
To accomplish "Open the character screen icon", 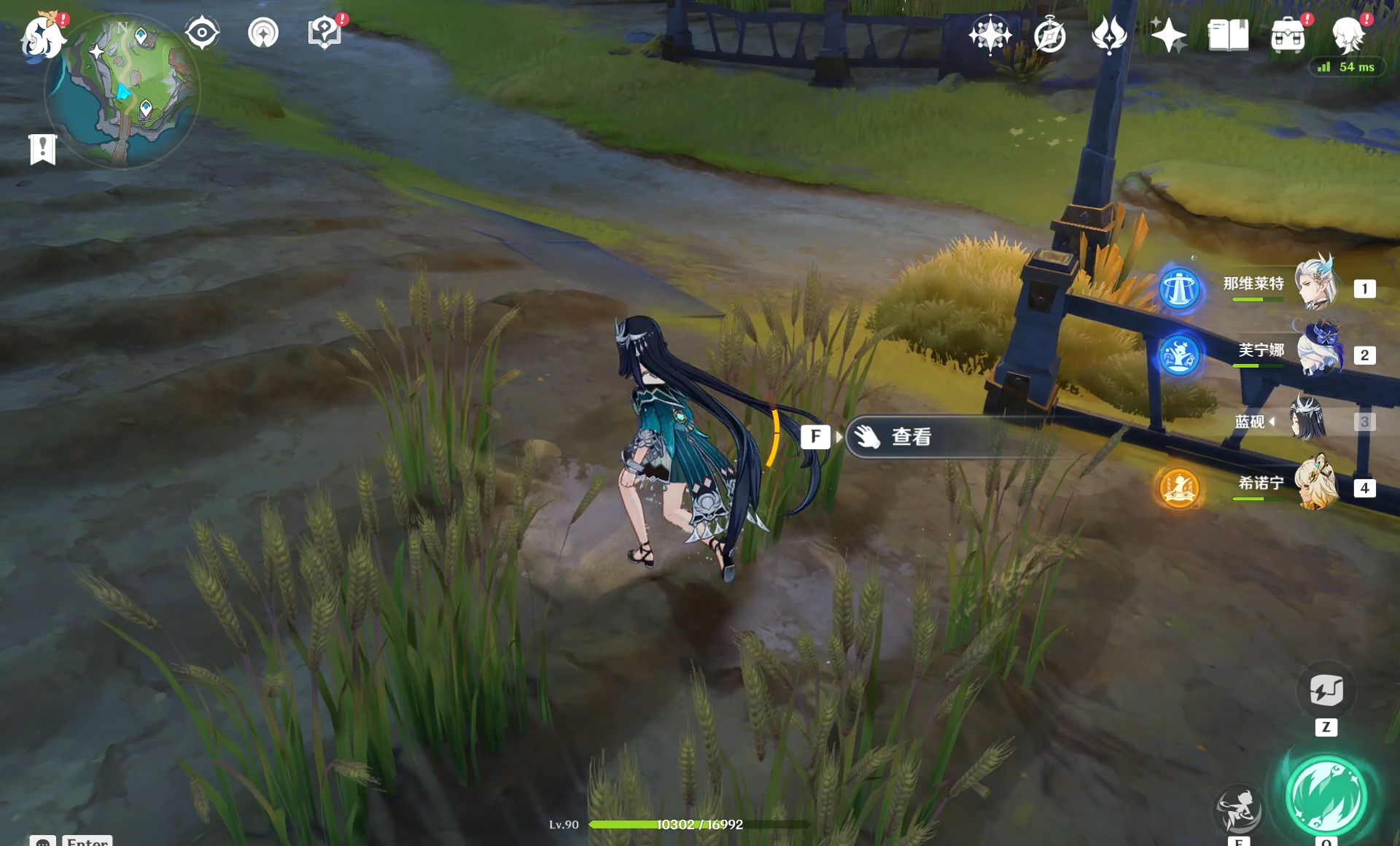I will pos(1347,35).
